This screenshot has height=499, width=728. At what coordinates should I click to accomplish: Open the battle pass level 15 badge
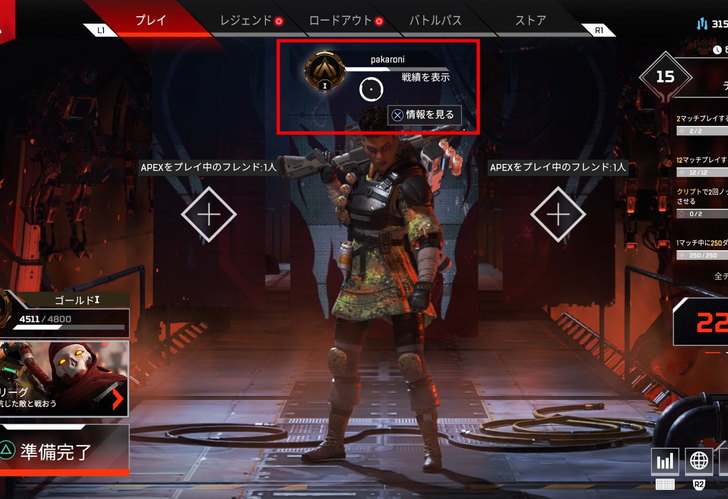click(664, 76)
